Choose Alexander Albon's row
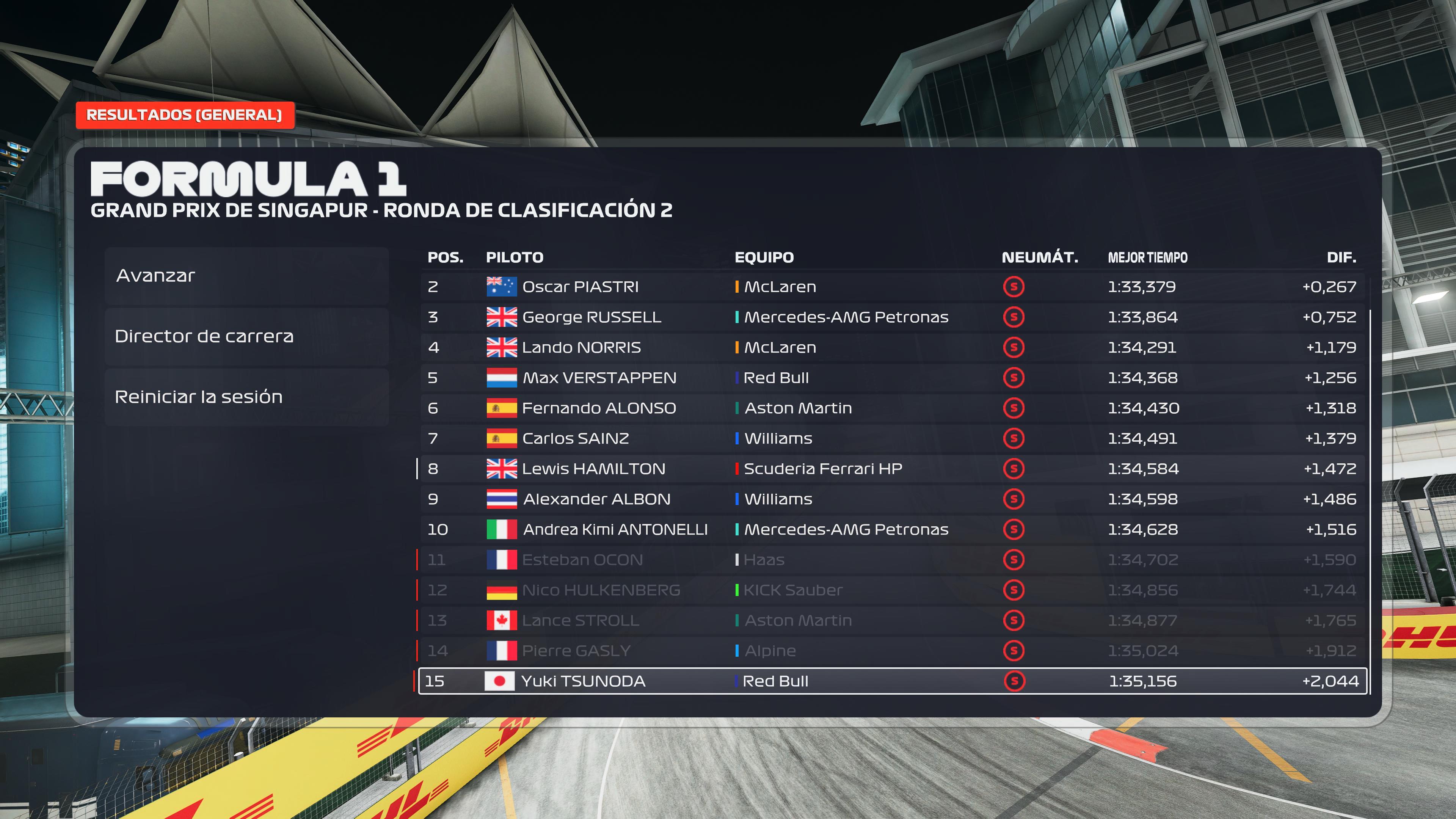 click(892, 499)
